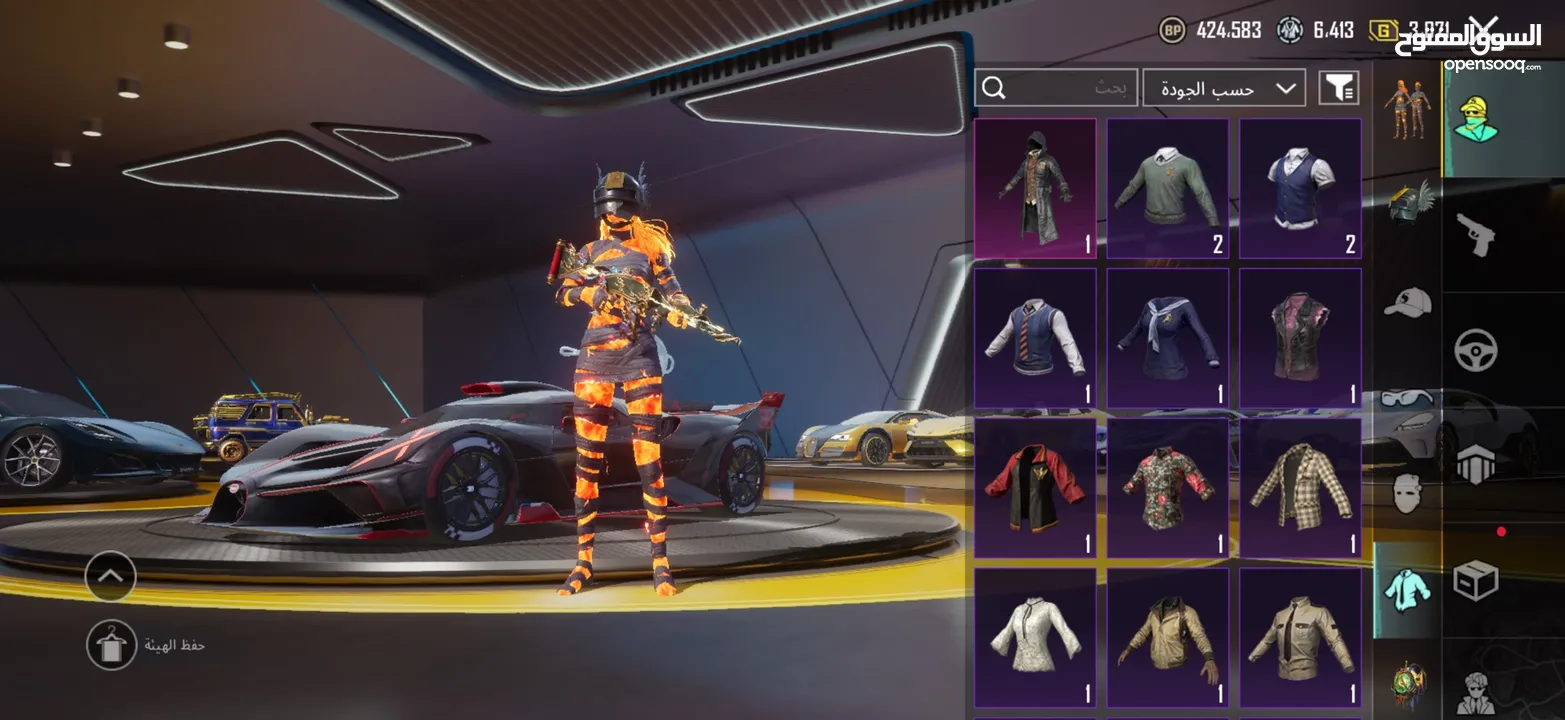
Task: Open the face mask category tab
Action: coord(1408,493)
